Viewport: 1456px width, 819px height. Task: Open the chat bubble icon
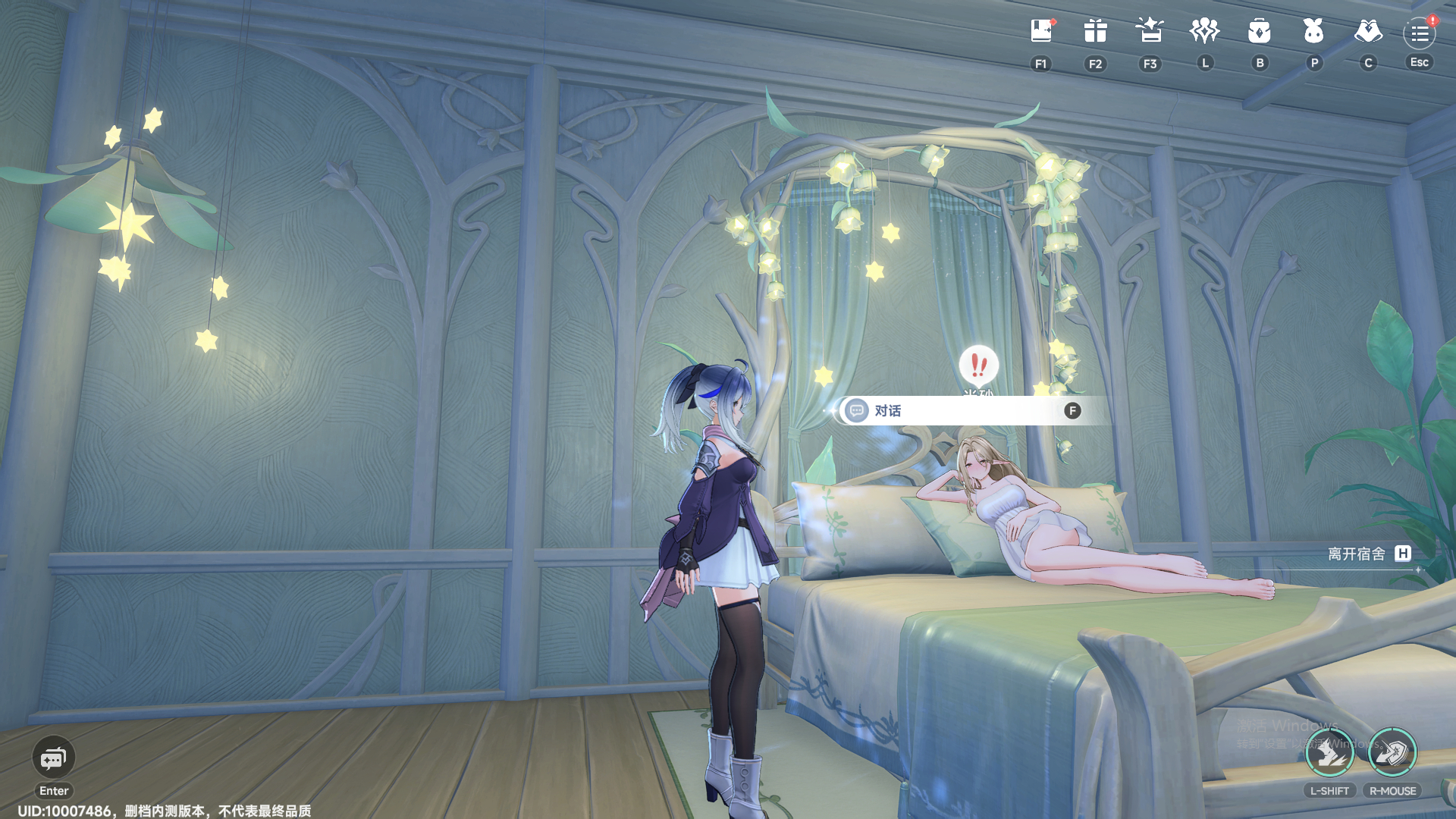(x=53, y=758)
